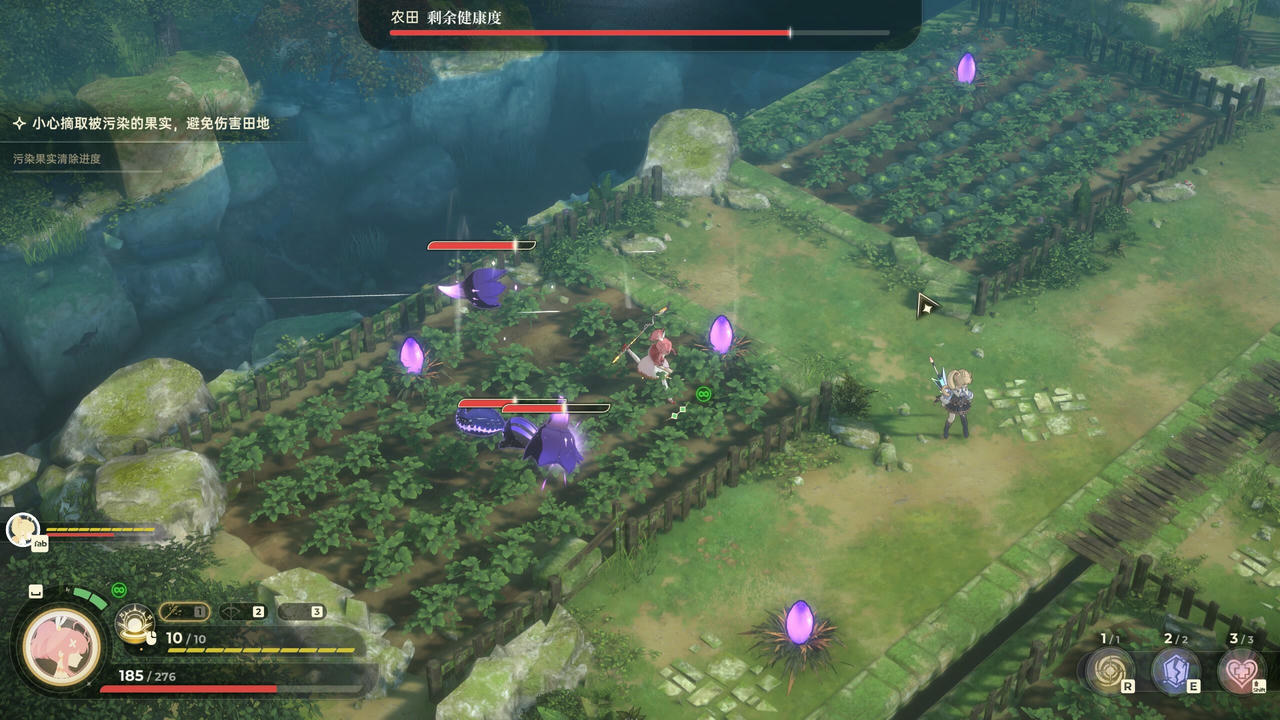
Task: Activate the blue cracked shield skill
Action: point(1175,668)
